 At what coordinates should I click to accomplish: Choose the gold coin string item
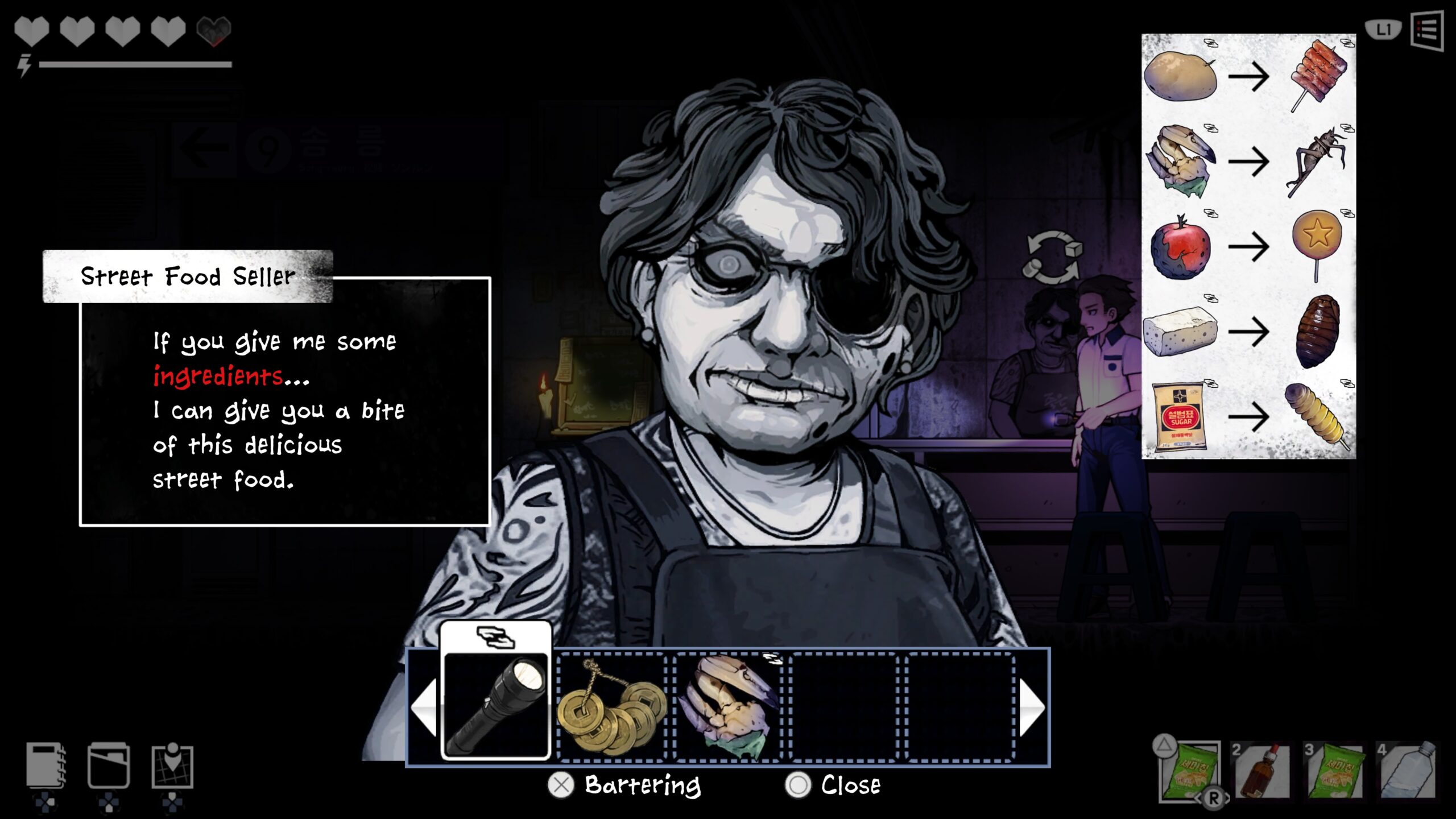612,707
